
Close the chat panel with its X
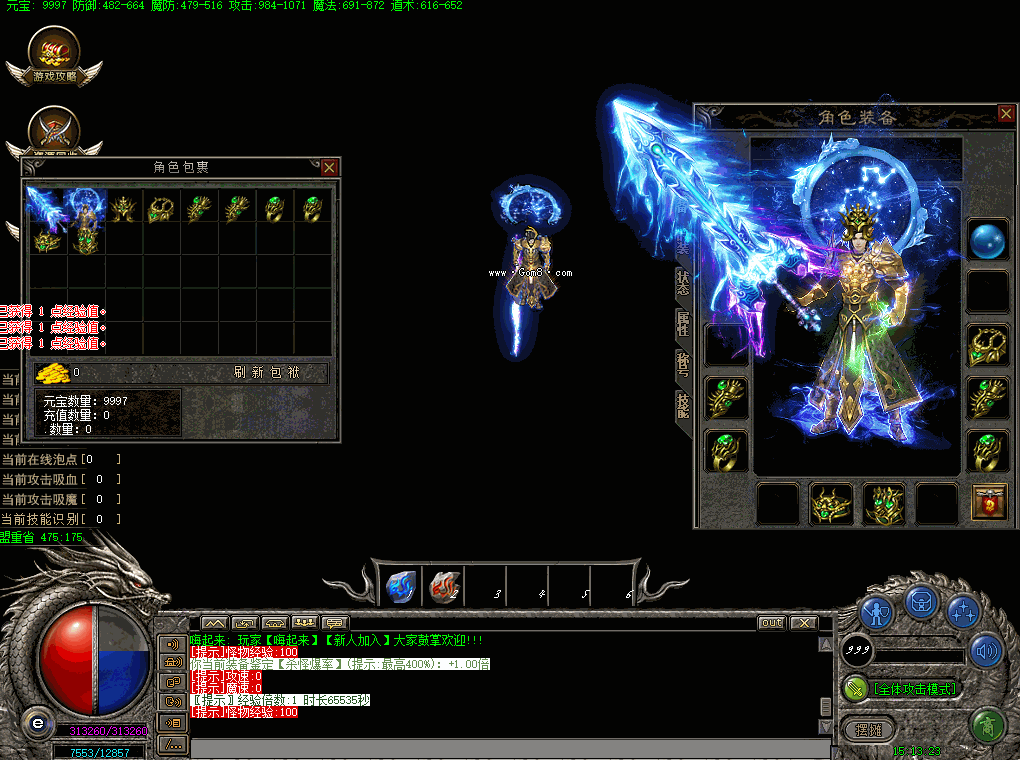coord(803,623)
